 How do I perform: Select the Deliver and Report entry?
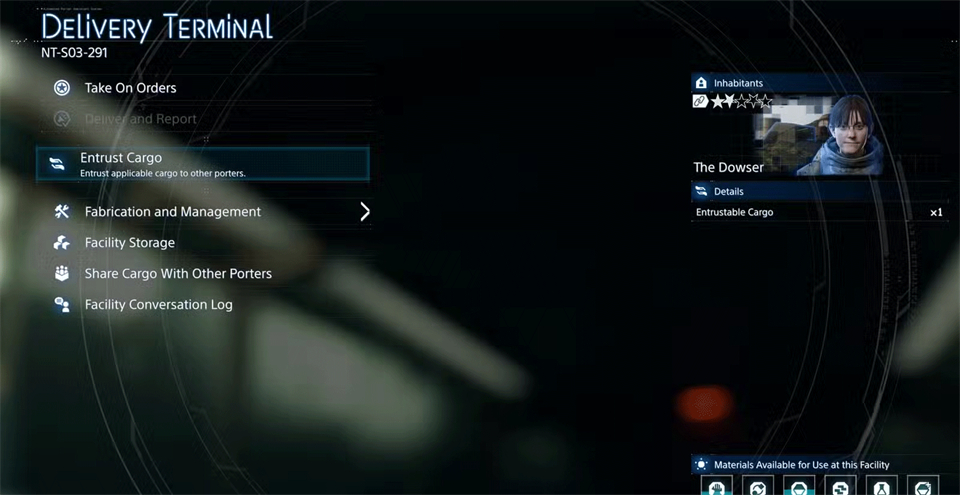pyautogui.click(x=140, y=119)
